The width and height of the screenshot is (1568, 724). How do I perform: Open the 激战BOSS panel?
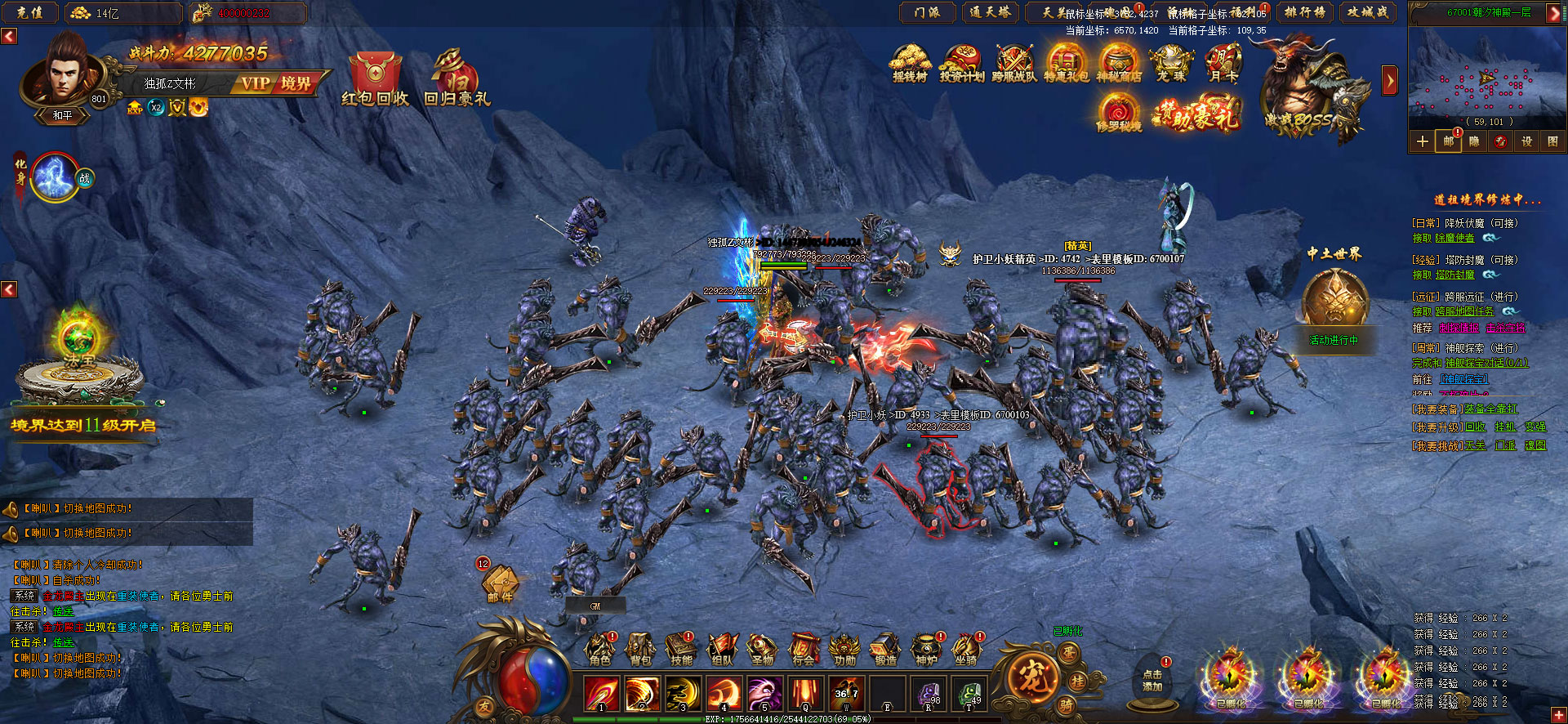click(x=1308, y=90)
